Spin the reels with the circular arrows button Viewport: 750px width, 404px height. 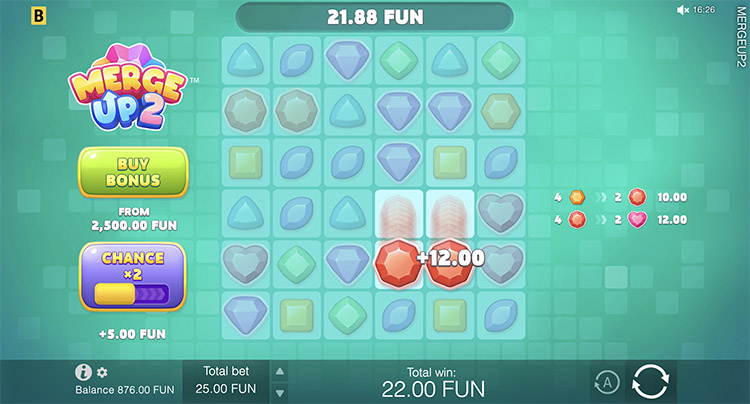point(650,381)
